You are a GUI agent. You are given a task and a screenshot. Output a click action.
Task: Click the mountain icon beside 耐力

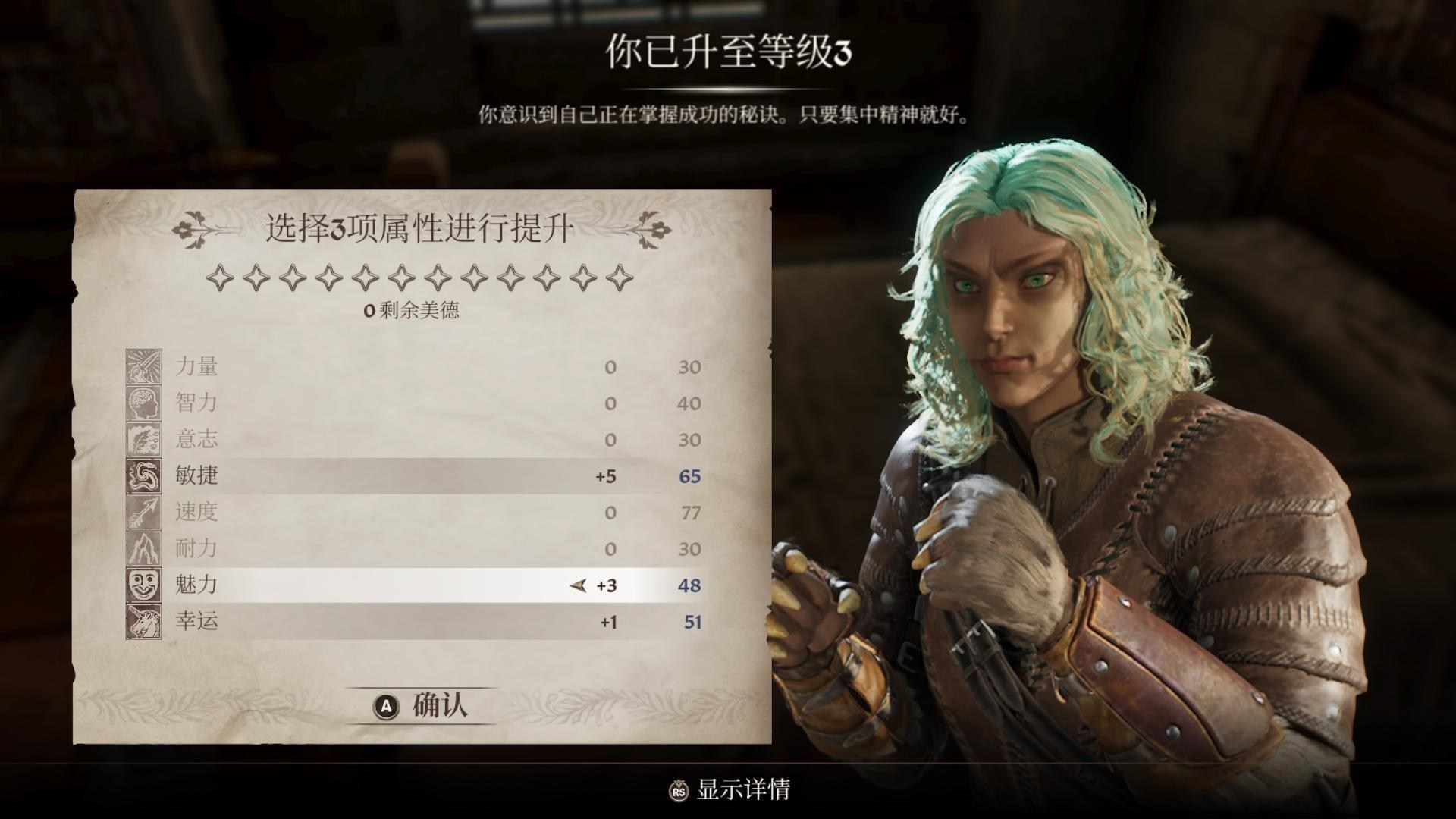tap(146, 548)
